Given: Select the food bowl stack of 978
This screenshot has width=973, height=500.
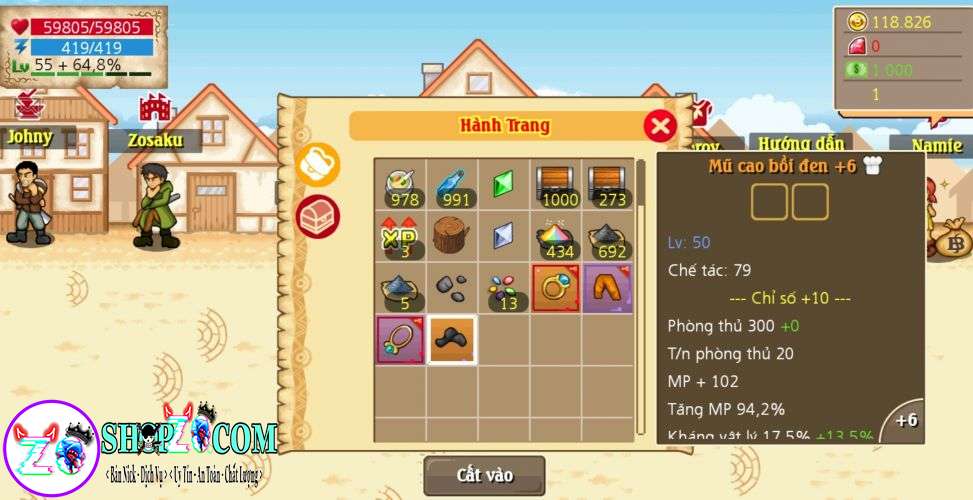Looking at the screenshot, I should coord(401,184).
